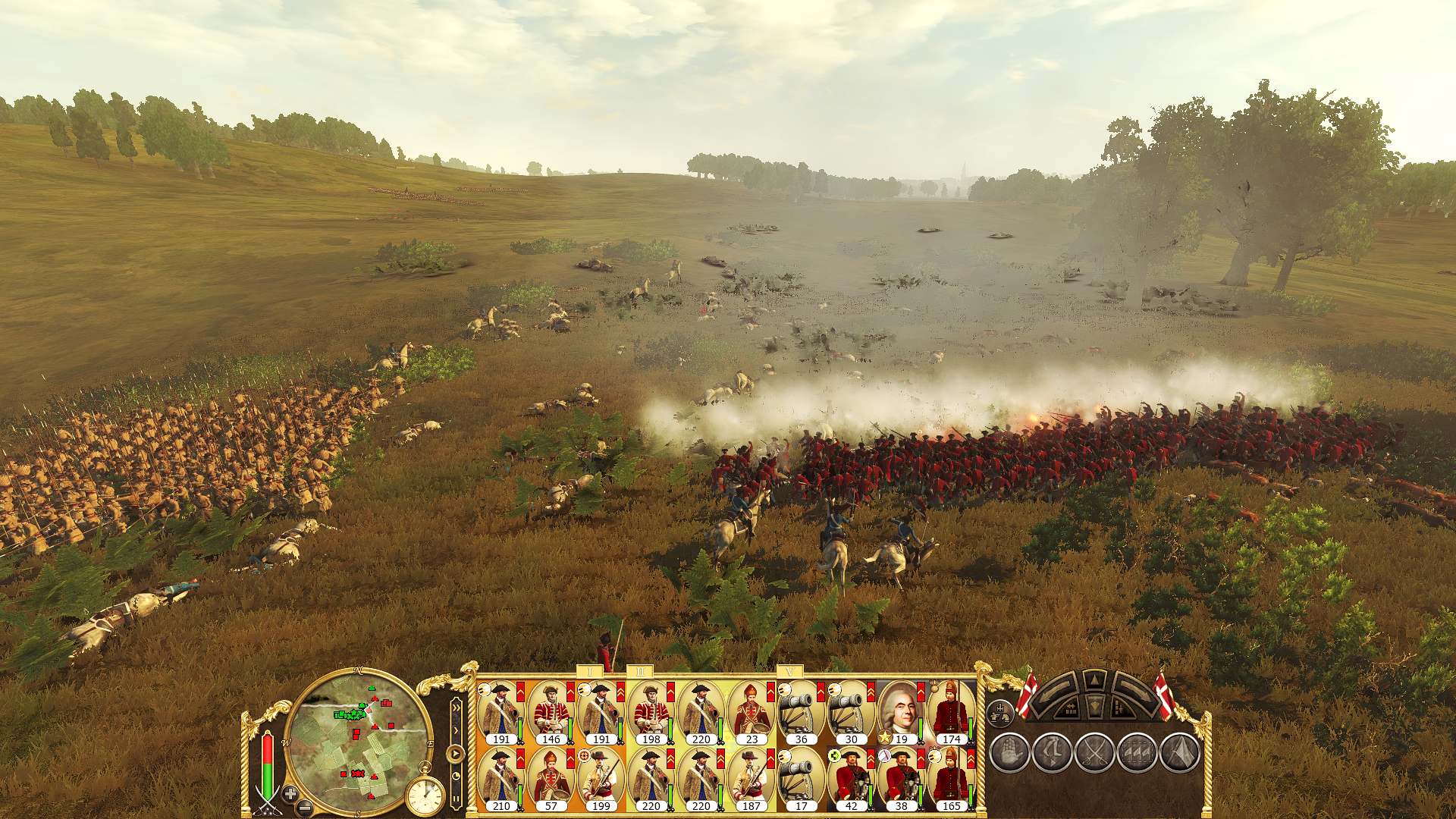Toggle run mode with legs icon
Image resolution: width=1456 pixels, height=819 pixels.
[1052, 753]
